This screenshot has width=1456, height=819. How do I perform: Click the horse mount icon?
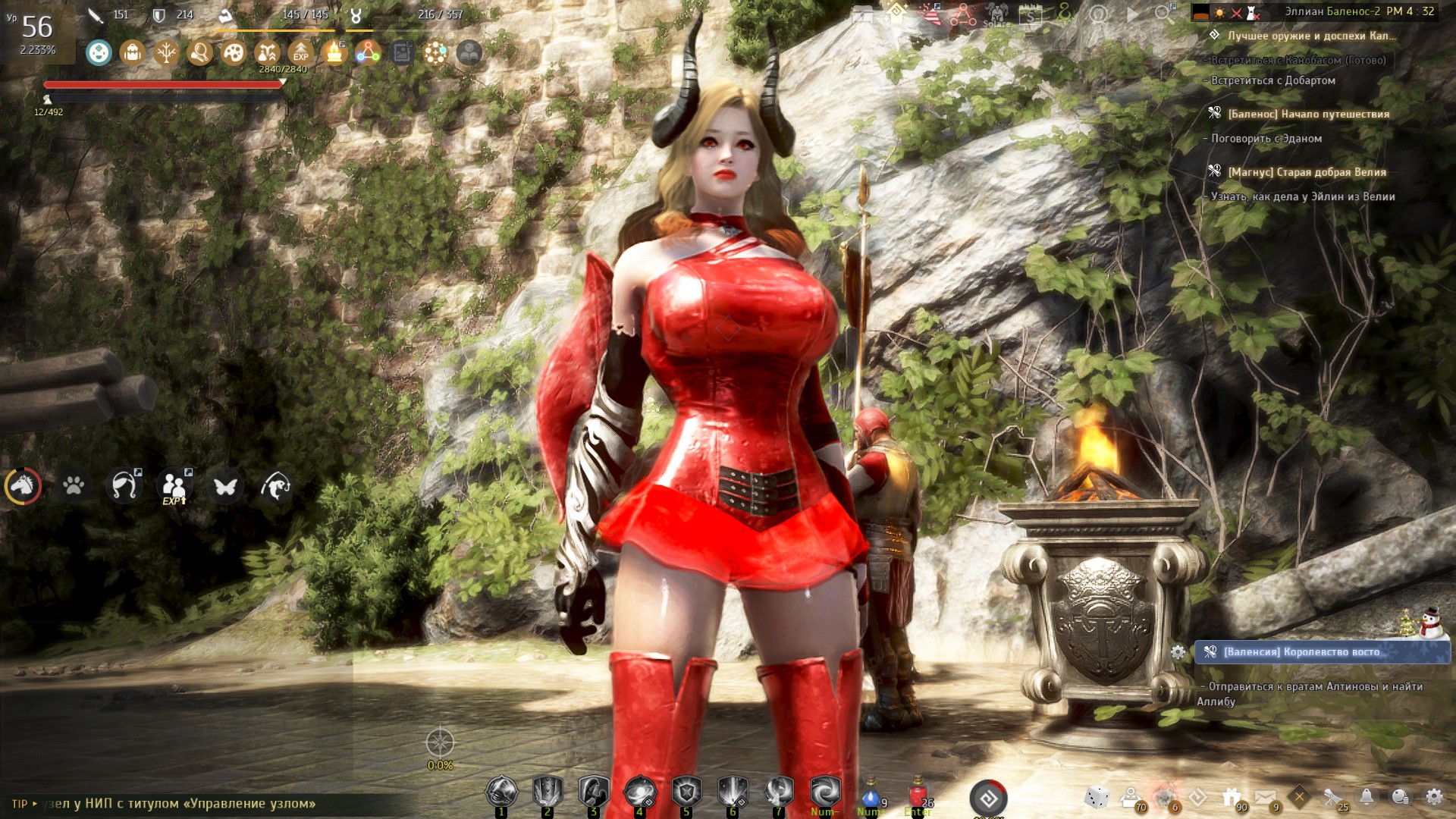coord(24,485)
